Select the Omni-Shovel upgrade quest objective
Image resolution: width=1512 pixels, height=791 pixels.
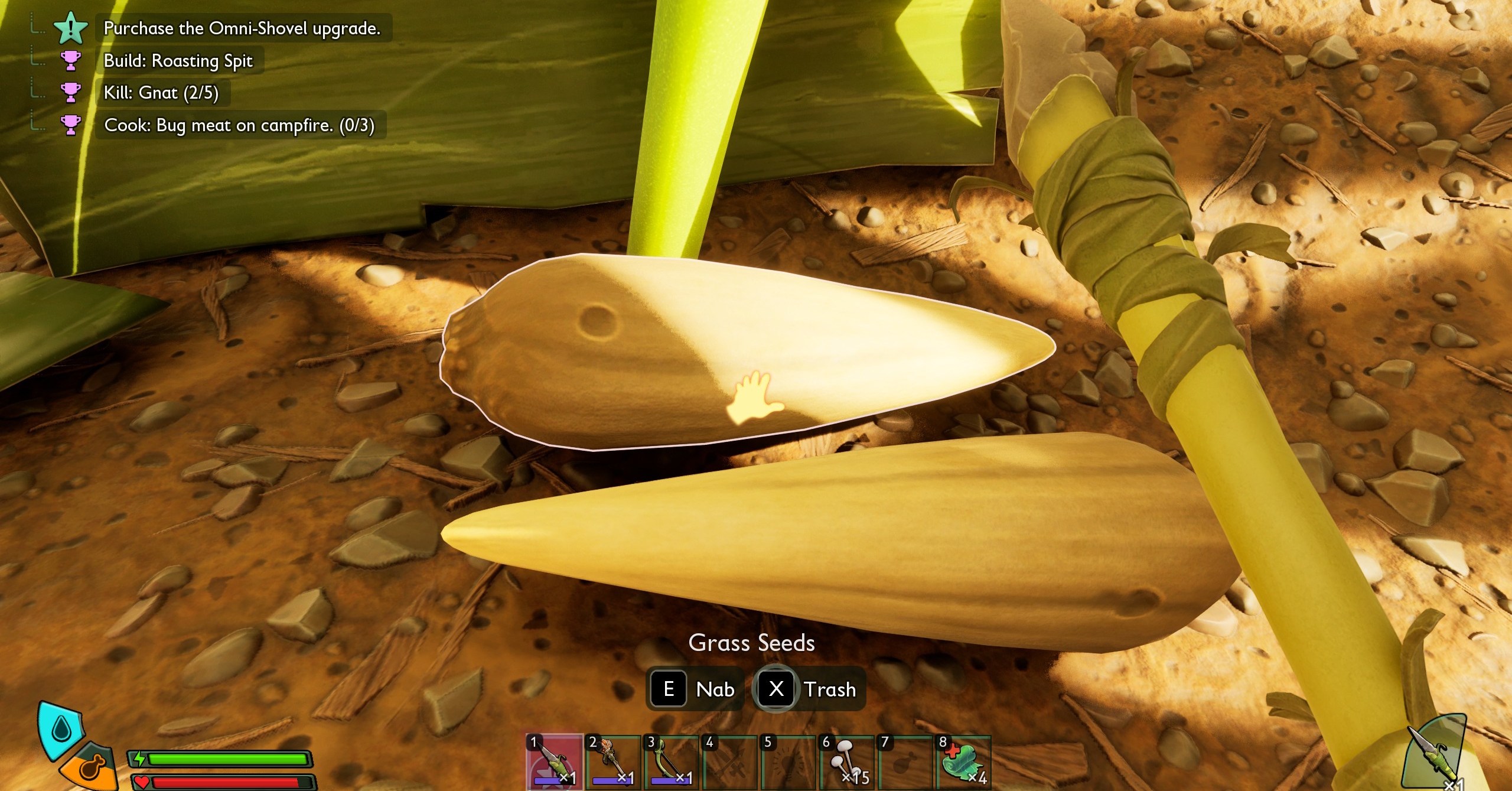tap(242, 28)
